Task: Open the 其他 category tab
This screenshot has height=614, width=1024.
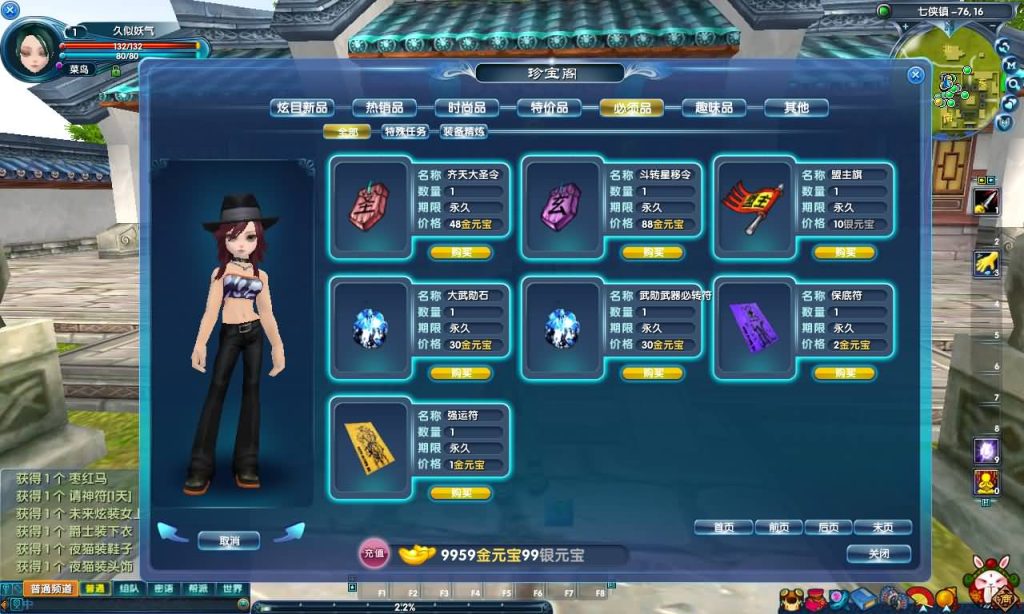Action: 796,108
